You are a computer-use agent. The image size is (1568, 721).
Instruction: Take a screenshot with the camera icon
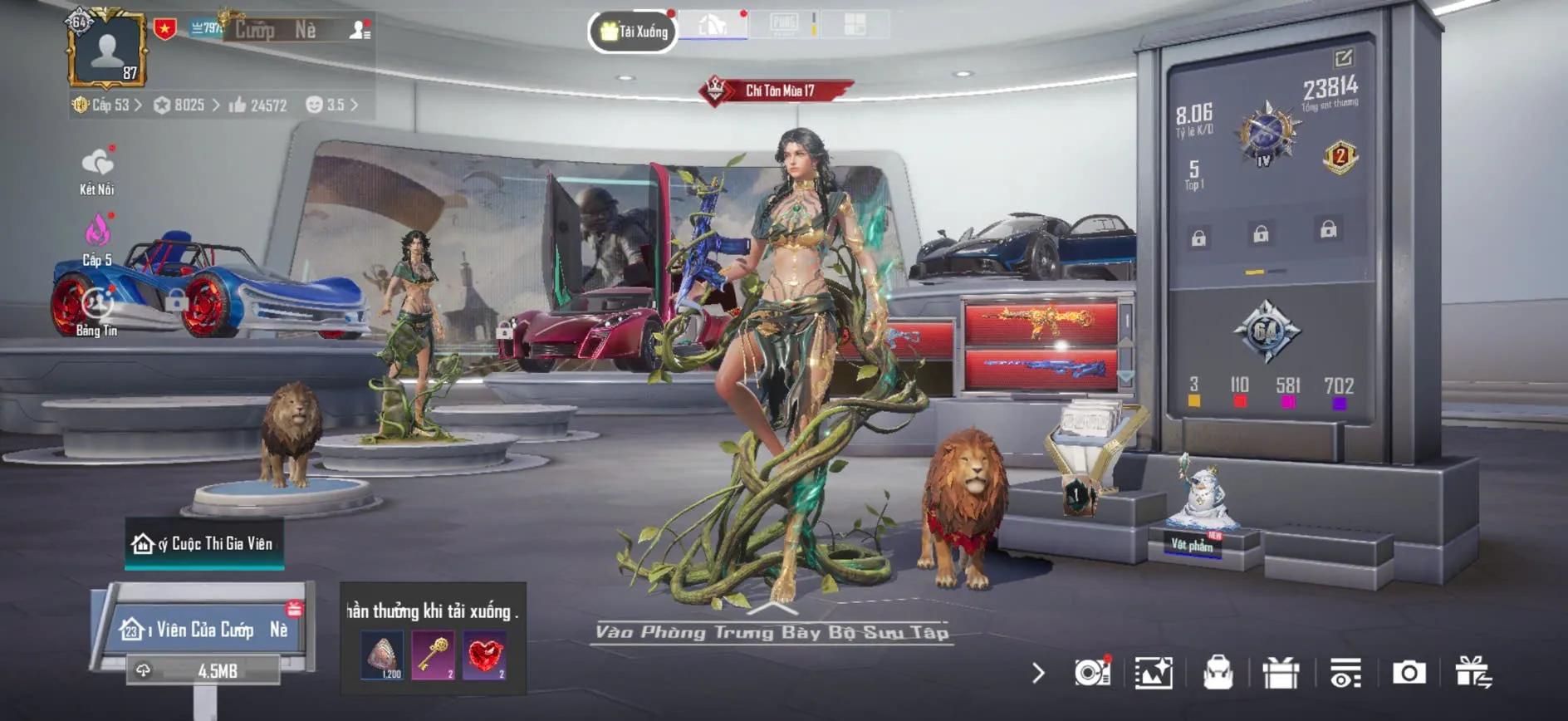tap(1409, 673)
